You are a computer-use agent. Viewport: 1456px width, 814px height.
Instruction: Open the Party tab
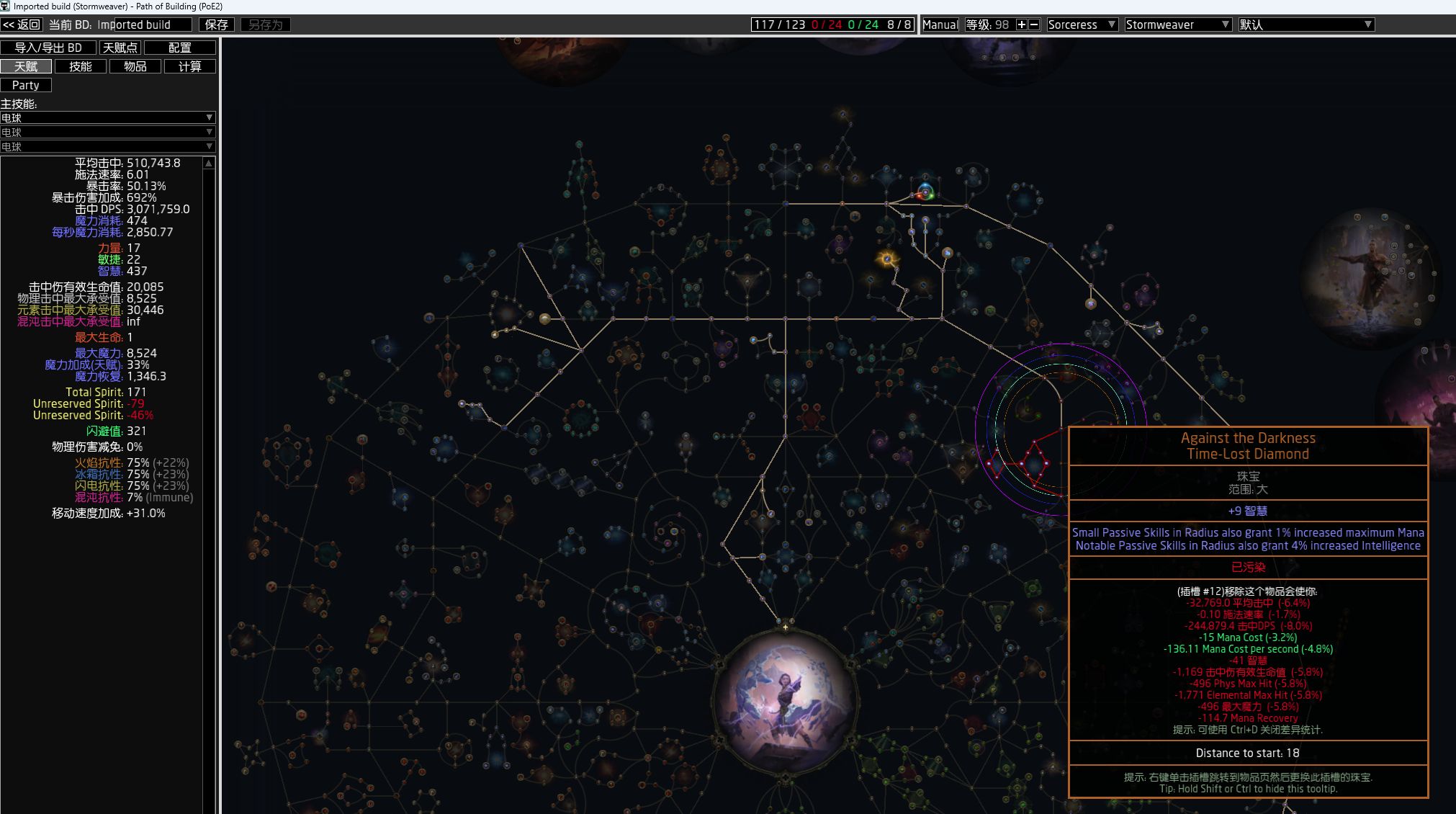click(26, 85)
